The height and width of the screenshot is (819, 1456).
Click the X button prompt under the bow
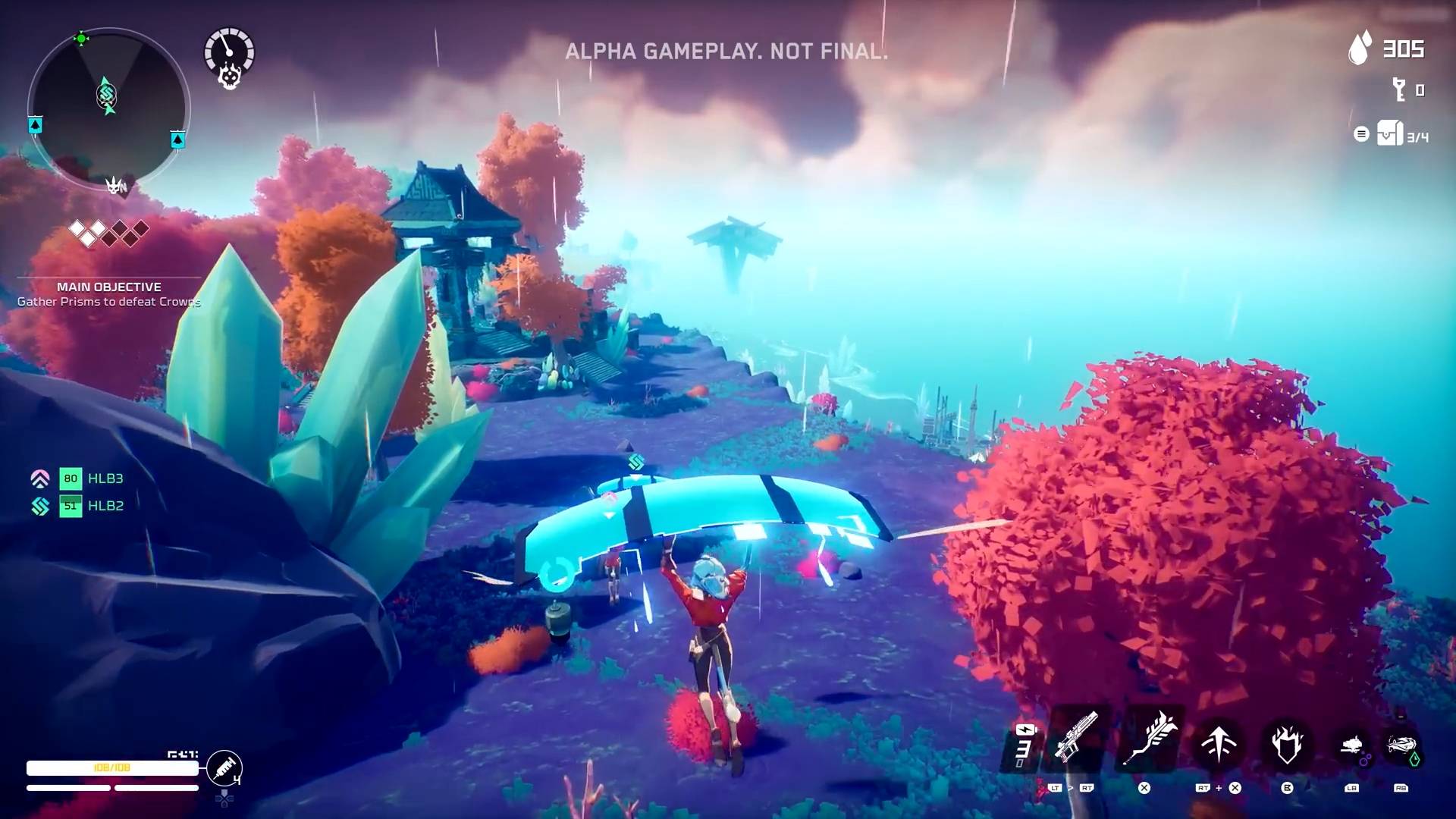(x=1144, y=789)
